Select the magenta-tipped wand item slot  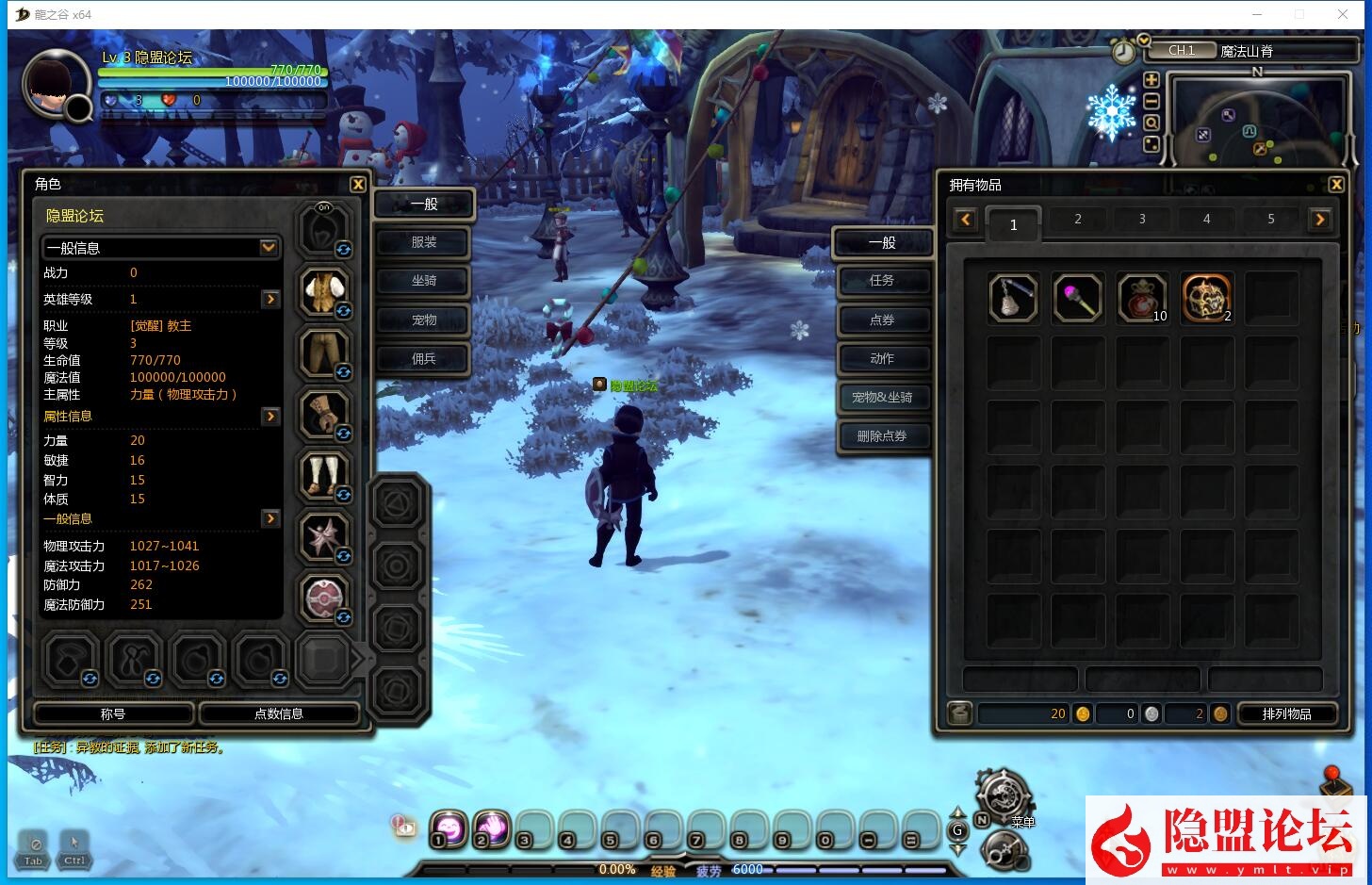pyautogui.click(x=1078, y=298)
